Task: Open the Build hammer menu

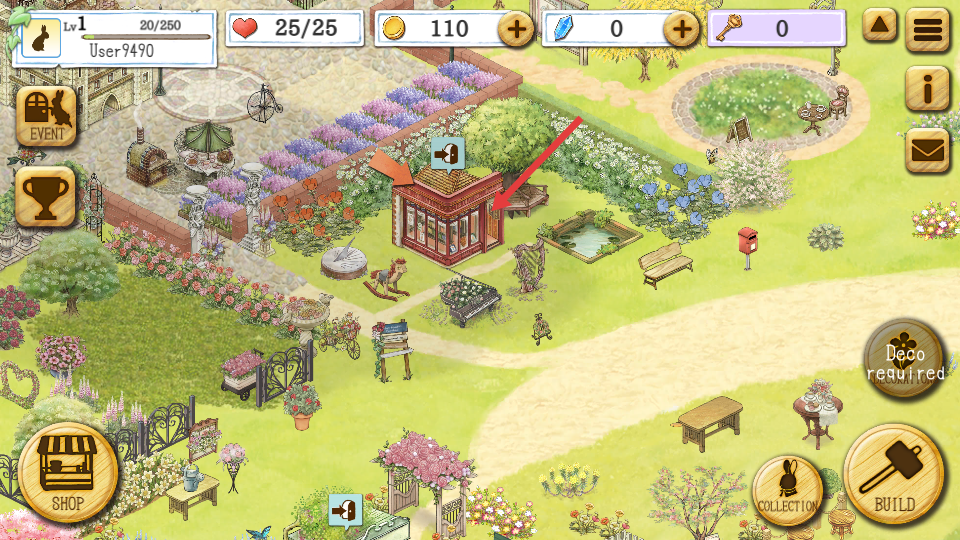Action: pyautogui.click(x=894, y=473)
